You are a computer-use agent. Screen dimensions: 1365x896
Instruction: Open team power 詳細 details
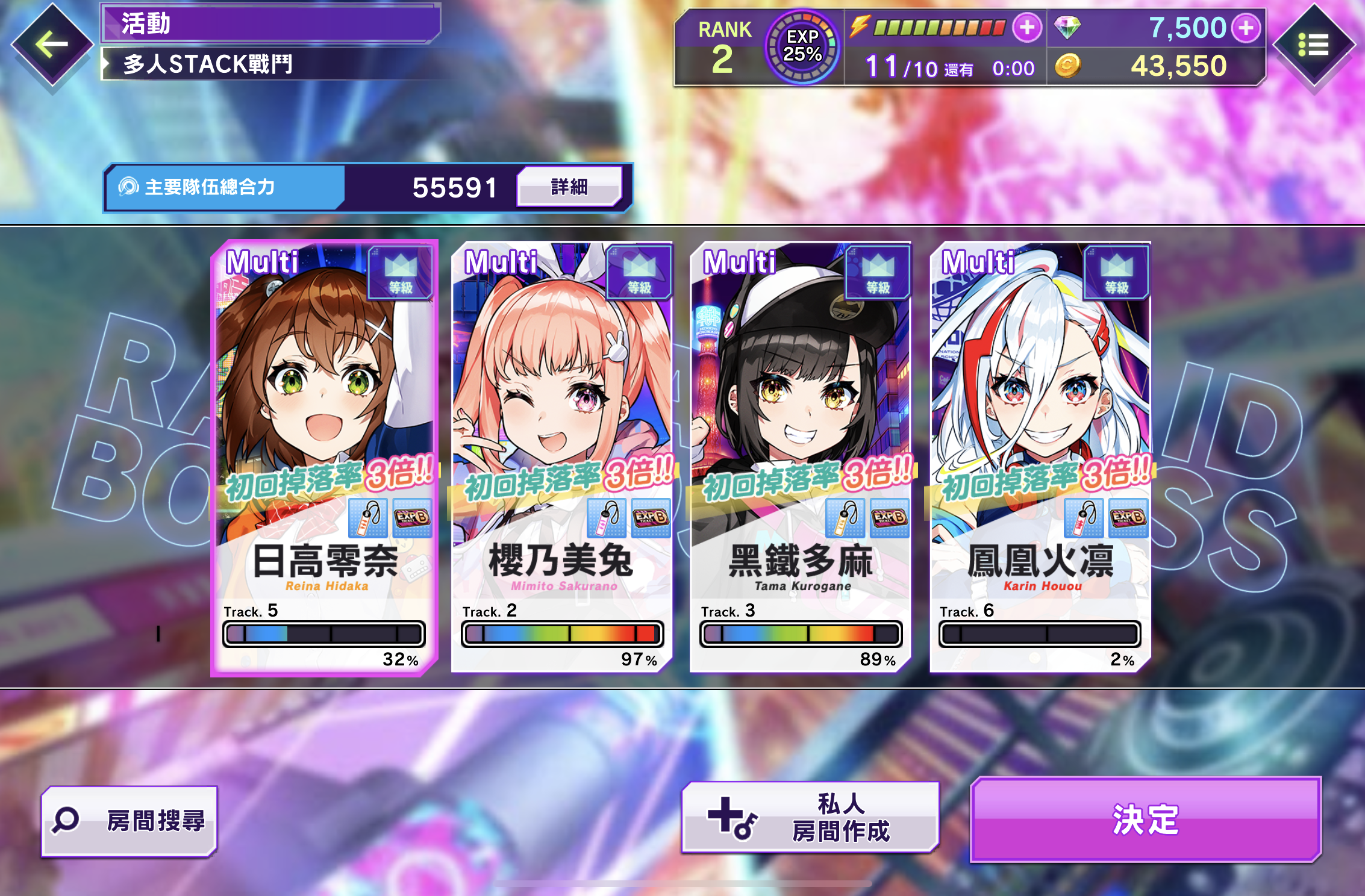click(x=569, y=187)
